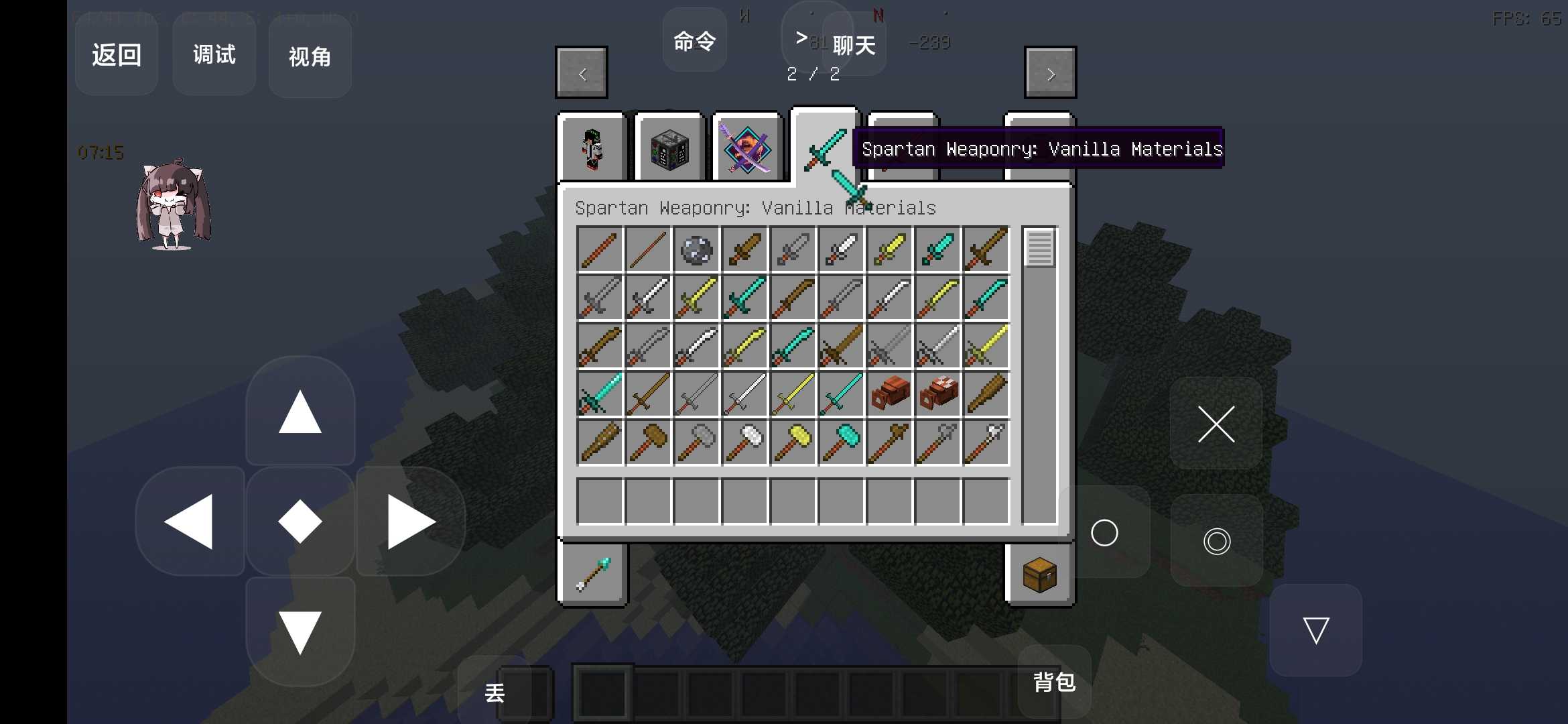The width and height of the screenshot is (1568, 724).
Task: Toggle the 视角 camera view button
Action: [x=310, y=57]
